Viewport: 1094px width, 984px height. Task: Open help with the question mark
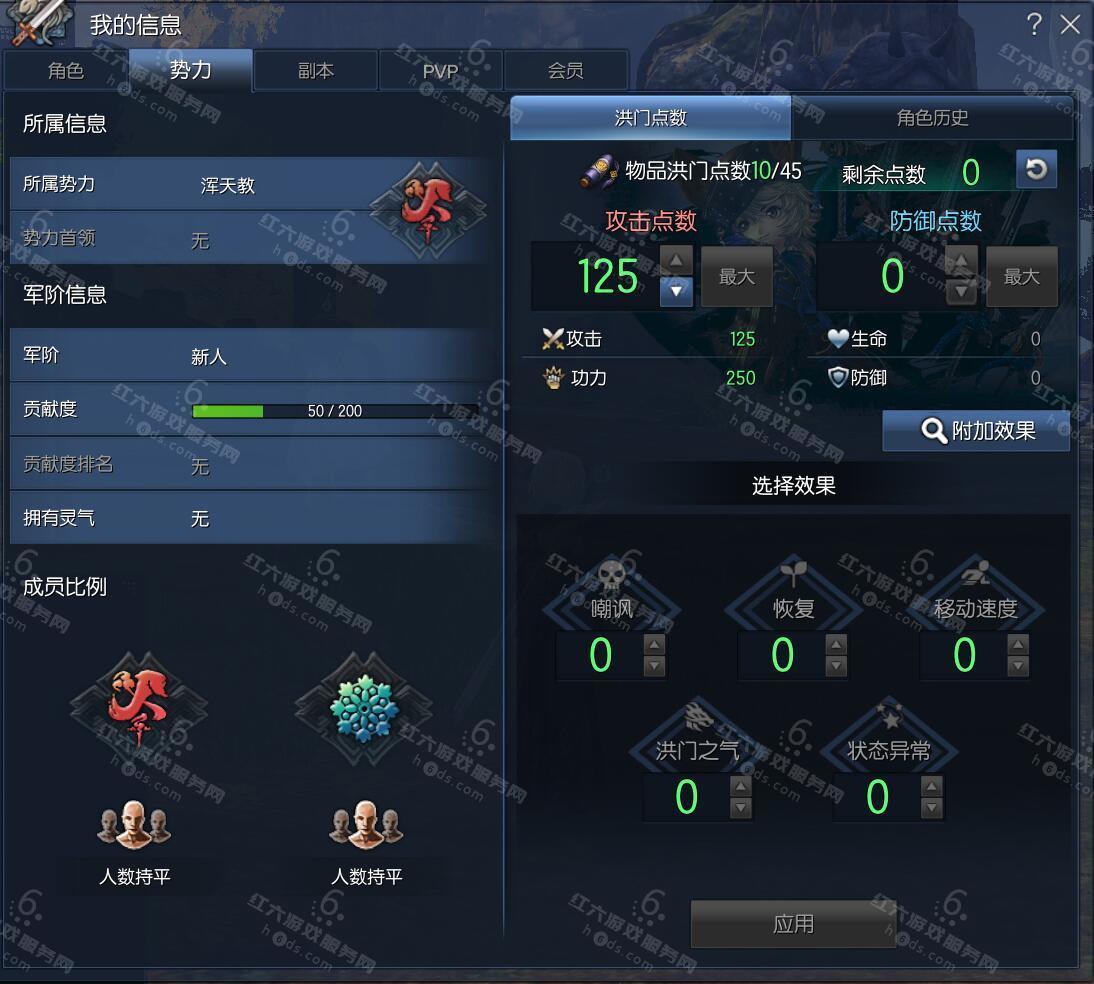pos(1034,24)
